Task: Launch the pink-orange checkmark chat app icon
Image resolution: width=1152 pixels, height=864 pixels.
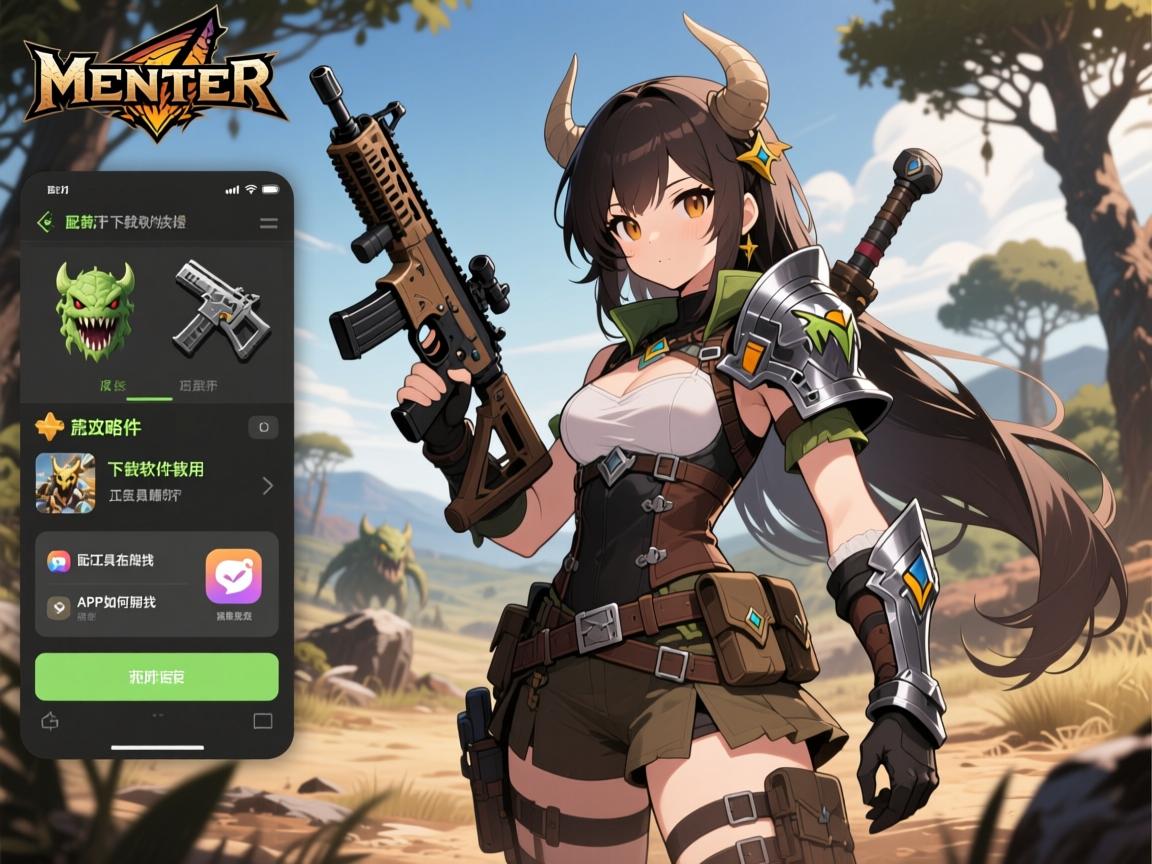Action: coord(234,576)
